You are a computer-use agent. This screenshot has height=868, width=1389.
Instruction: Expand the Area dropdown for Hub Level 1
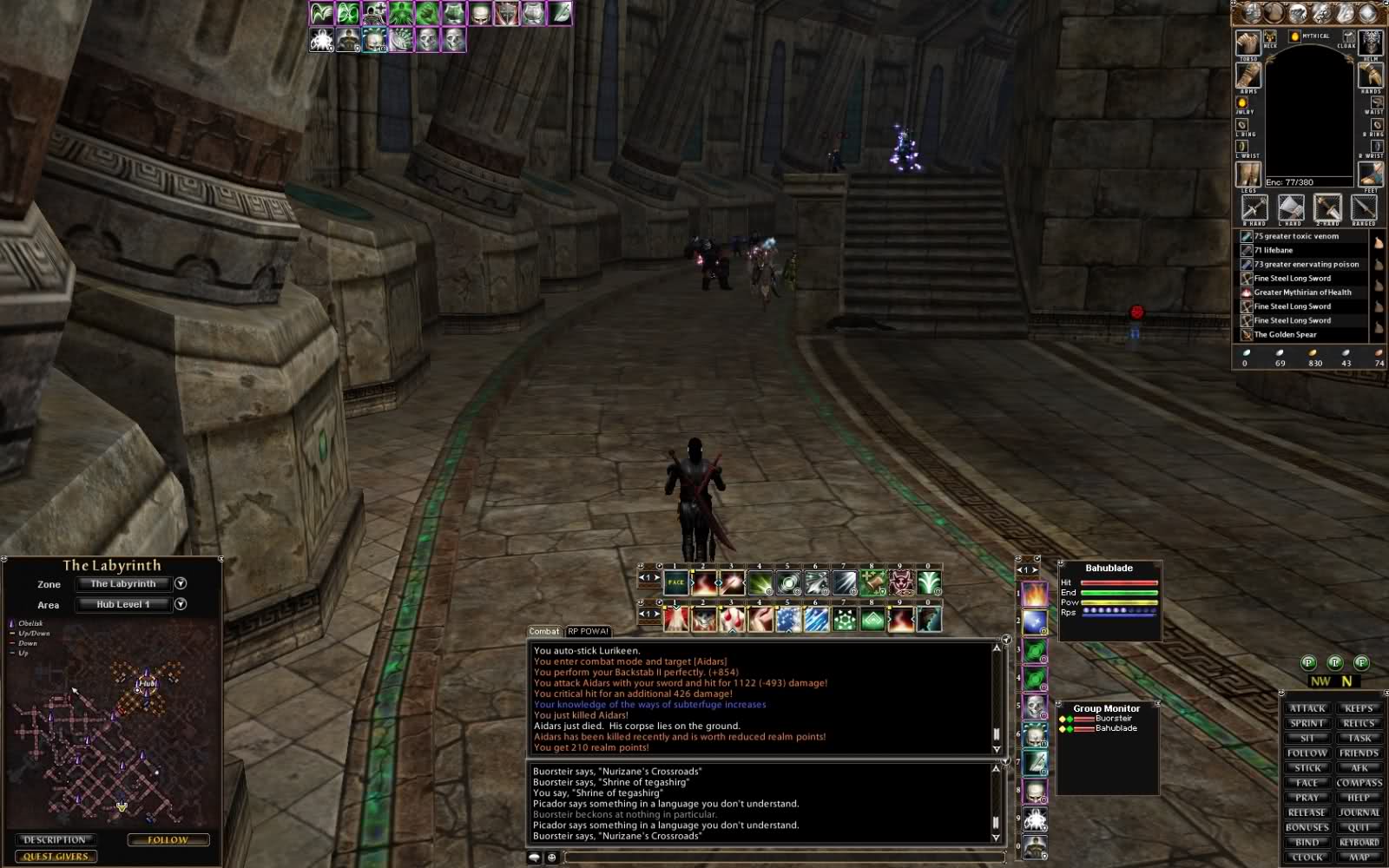[181, 604]
